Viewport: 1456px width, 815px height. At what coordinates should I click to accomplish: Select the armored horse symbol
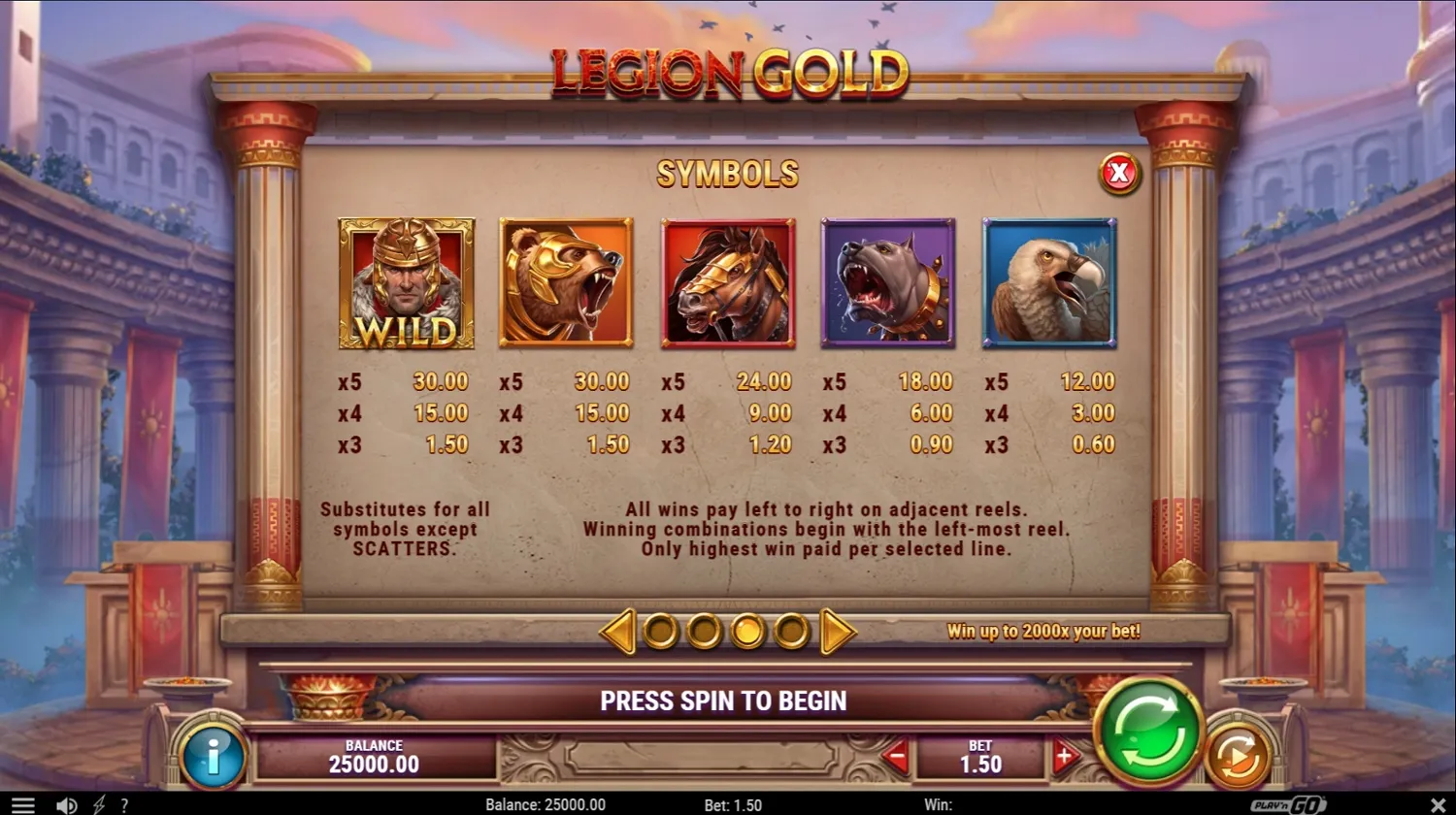click(728, 283)
